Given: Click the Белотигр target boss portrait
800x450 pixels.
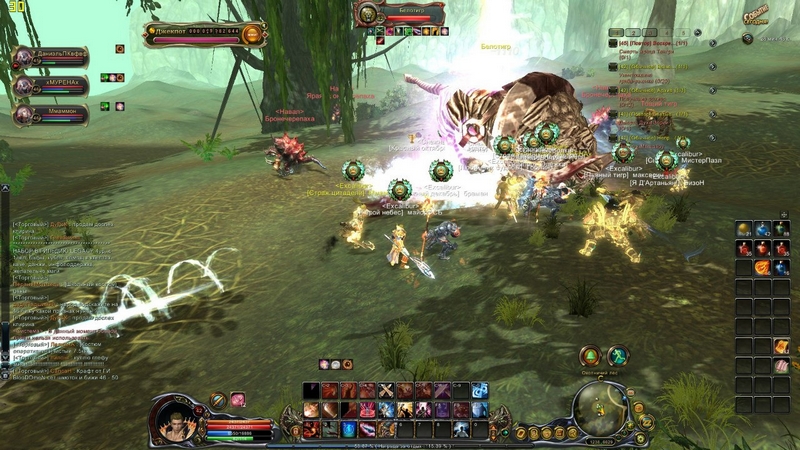Looking at the screenshot, I should 369,14.
